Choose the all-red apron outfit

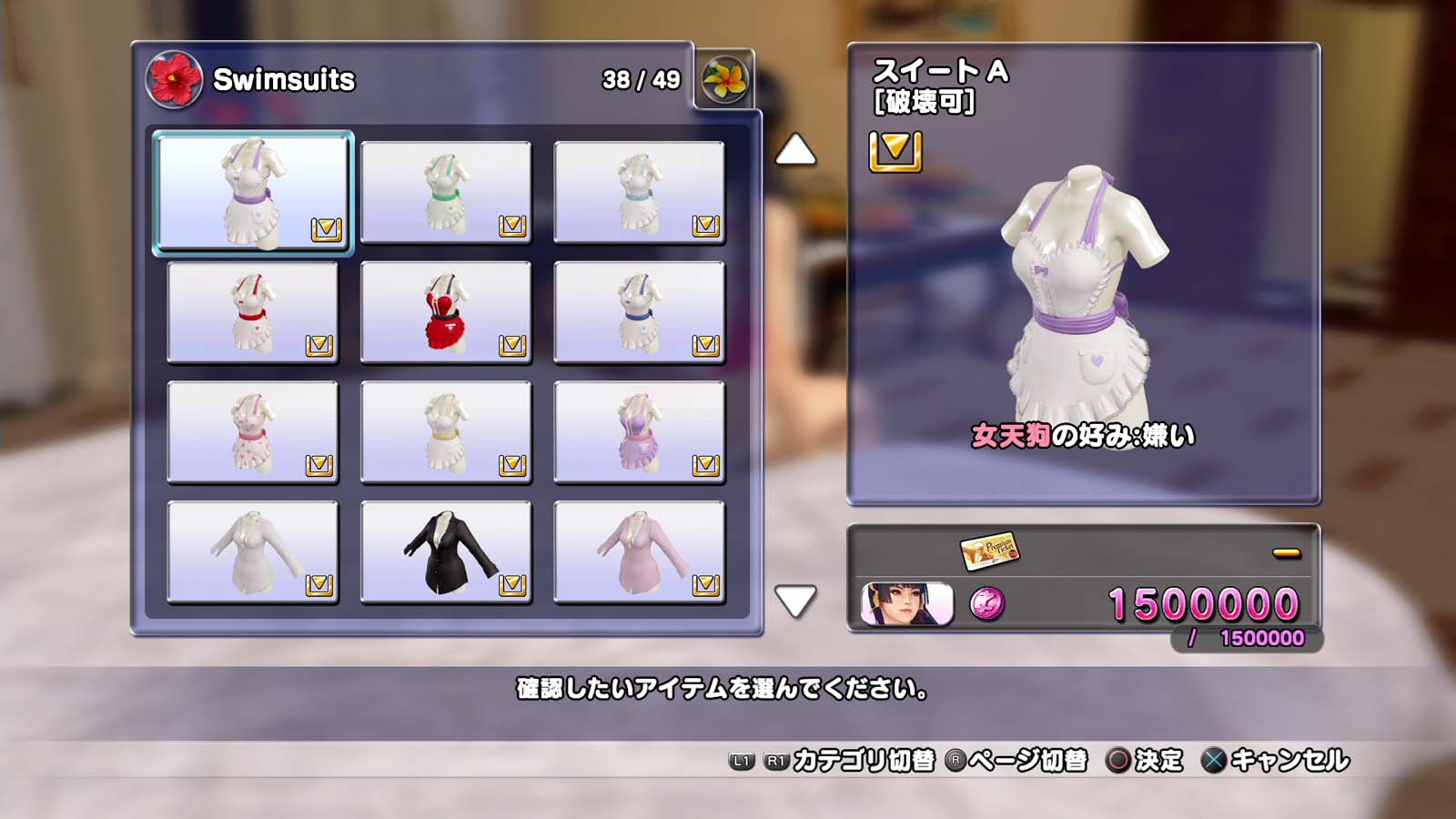446,312
